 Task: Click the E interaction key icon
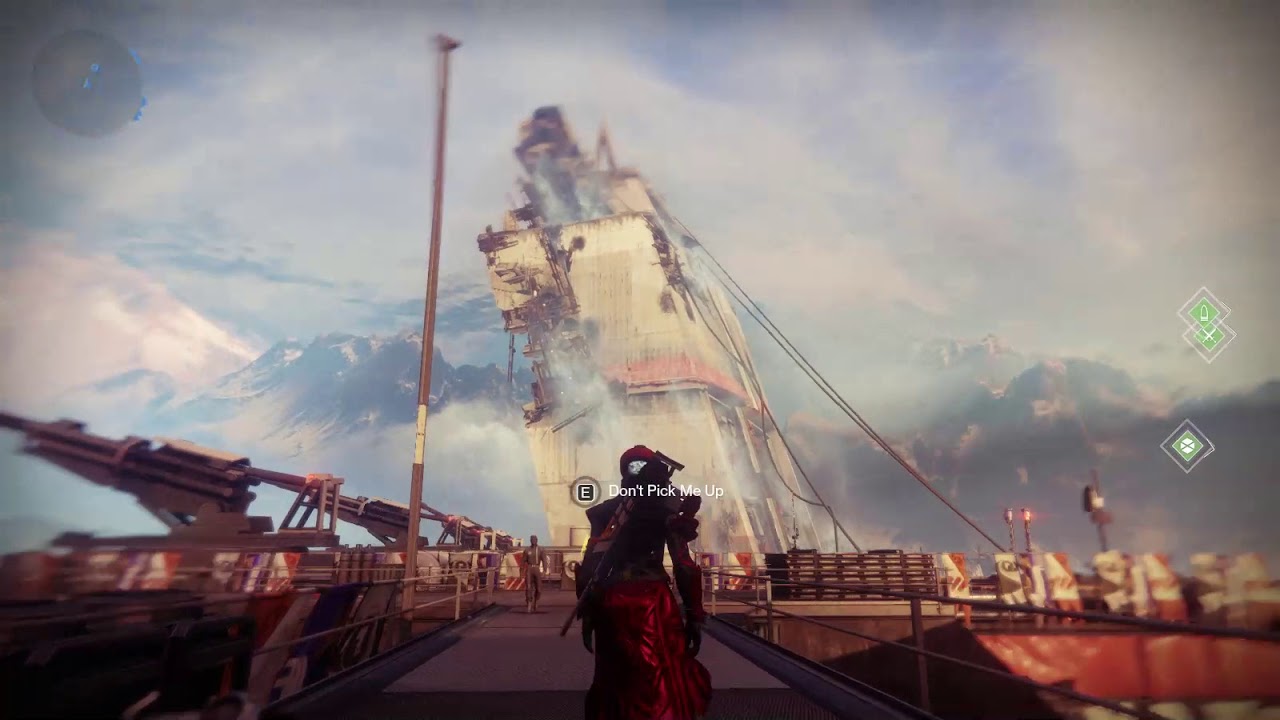[584, 492]
